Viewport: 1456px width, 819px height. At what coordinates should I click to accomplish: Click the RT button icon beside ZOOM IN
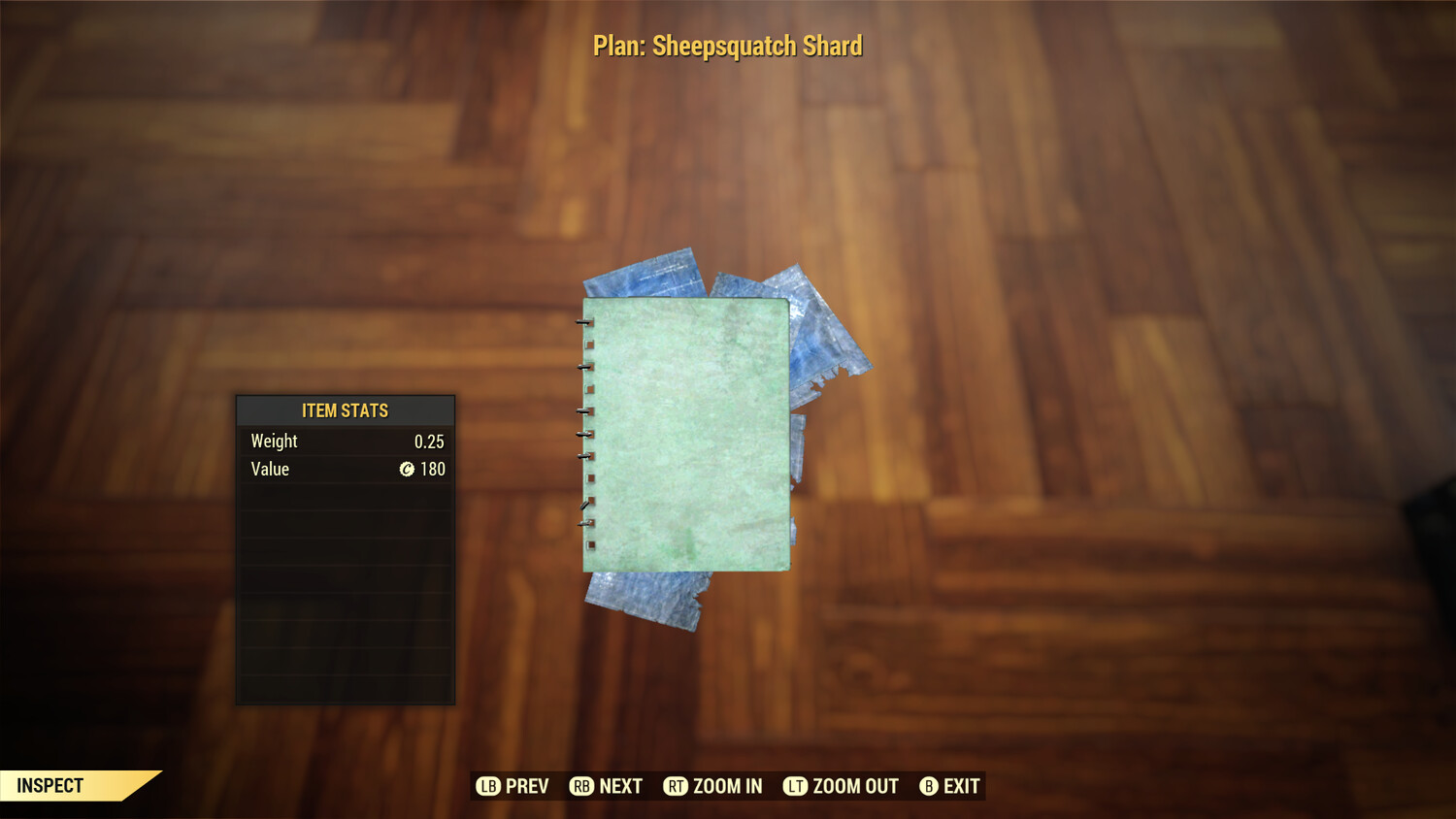[x=678, y=786]
